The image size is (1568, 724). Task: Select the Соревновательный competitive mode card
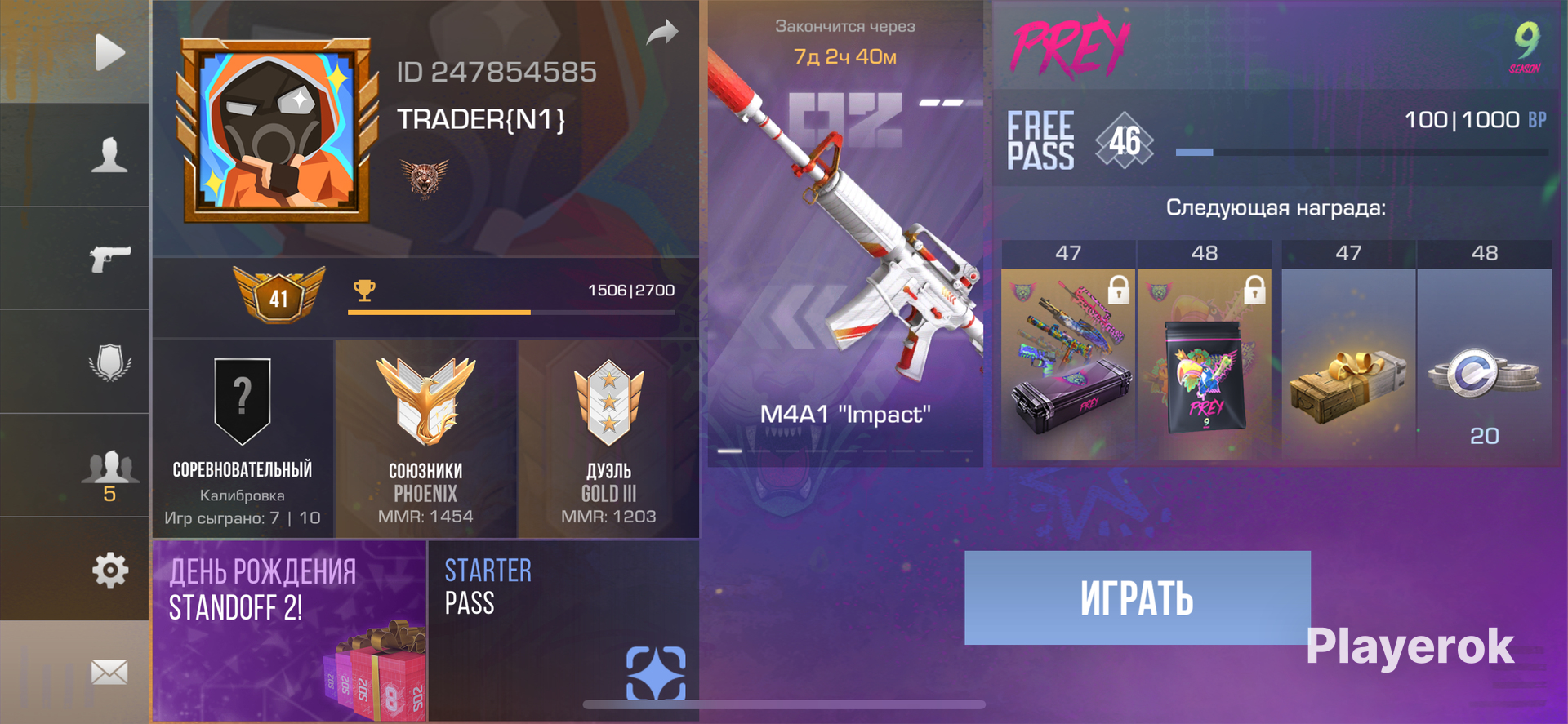[x=243, y=438]
